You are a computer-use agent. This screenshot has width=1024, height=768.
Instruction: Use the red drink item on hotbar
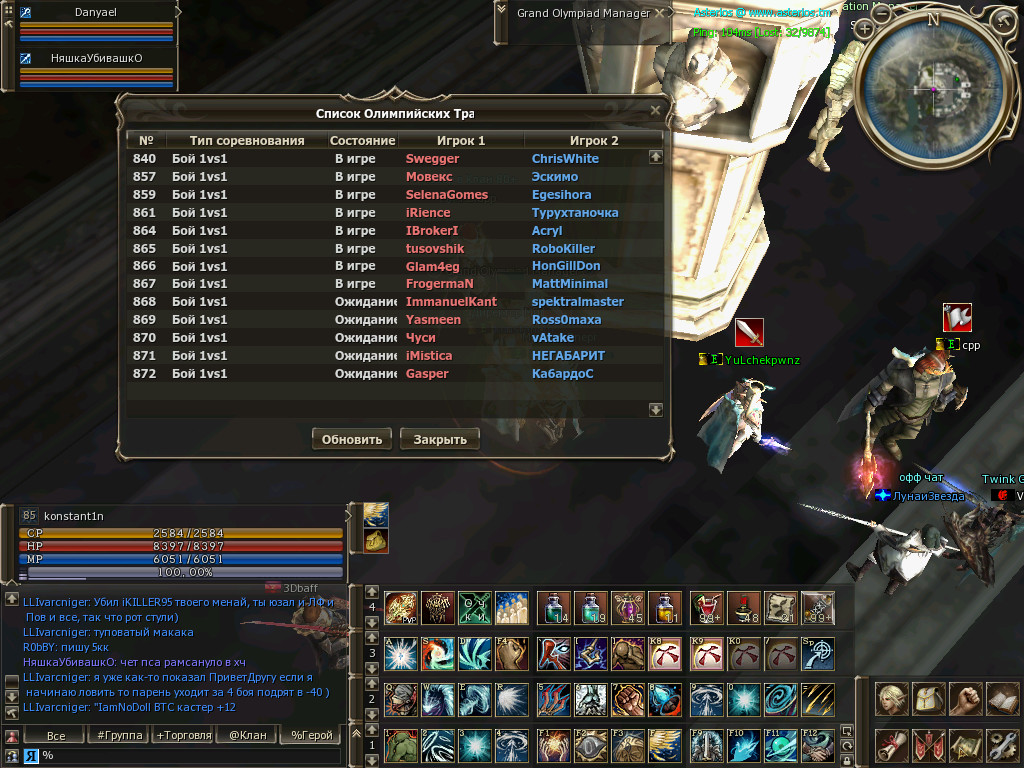707,608
